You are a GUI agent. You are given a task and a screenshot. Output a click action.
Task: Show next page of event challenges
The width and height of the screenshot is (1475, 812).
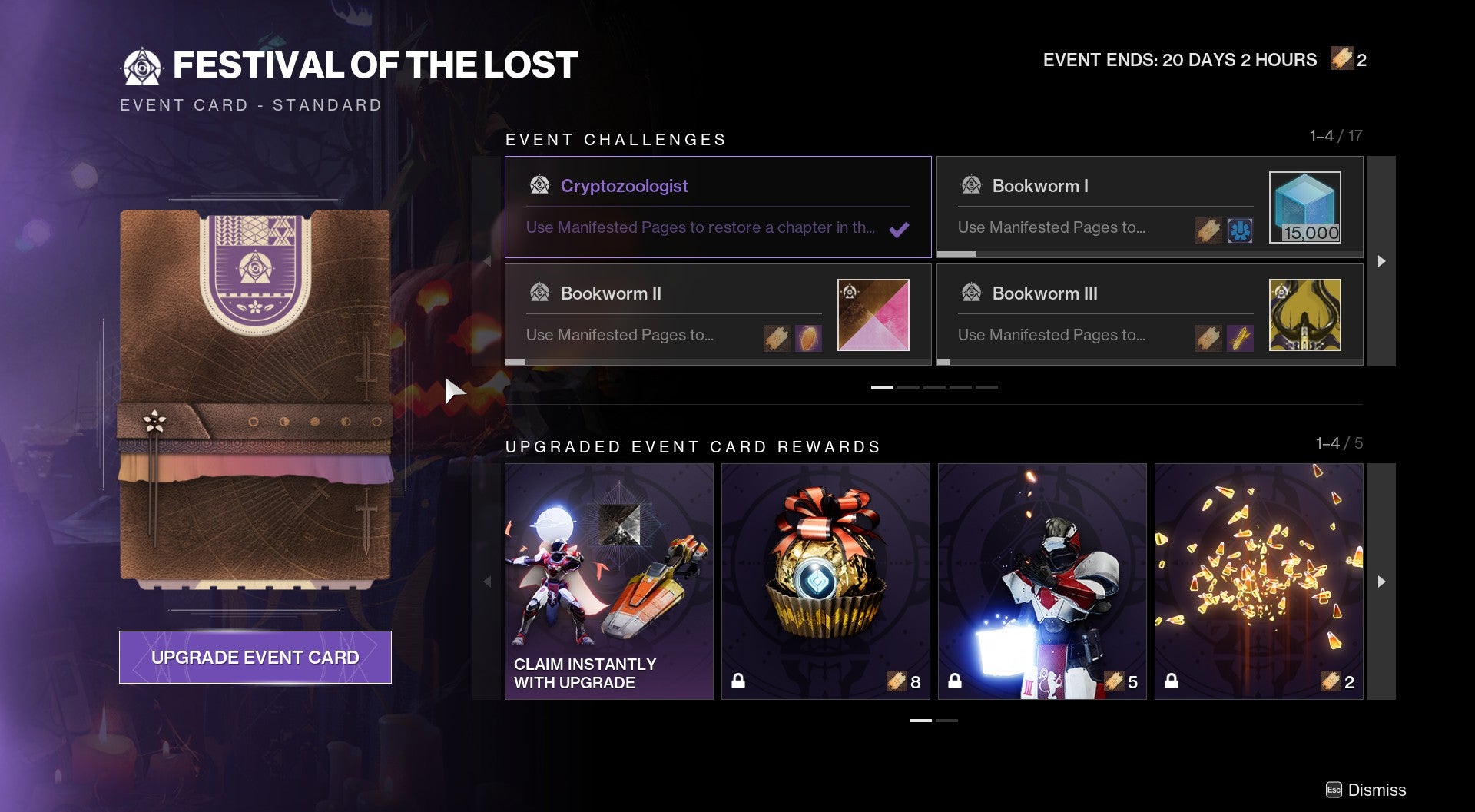pos(1381,261)
